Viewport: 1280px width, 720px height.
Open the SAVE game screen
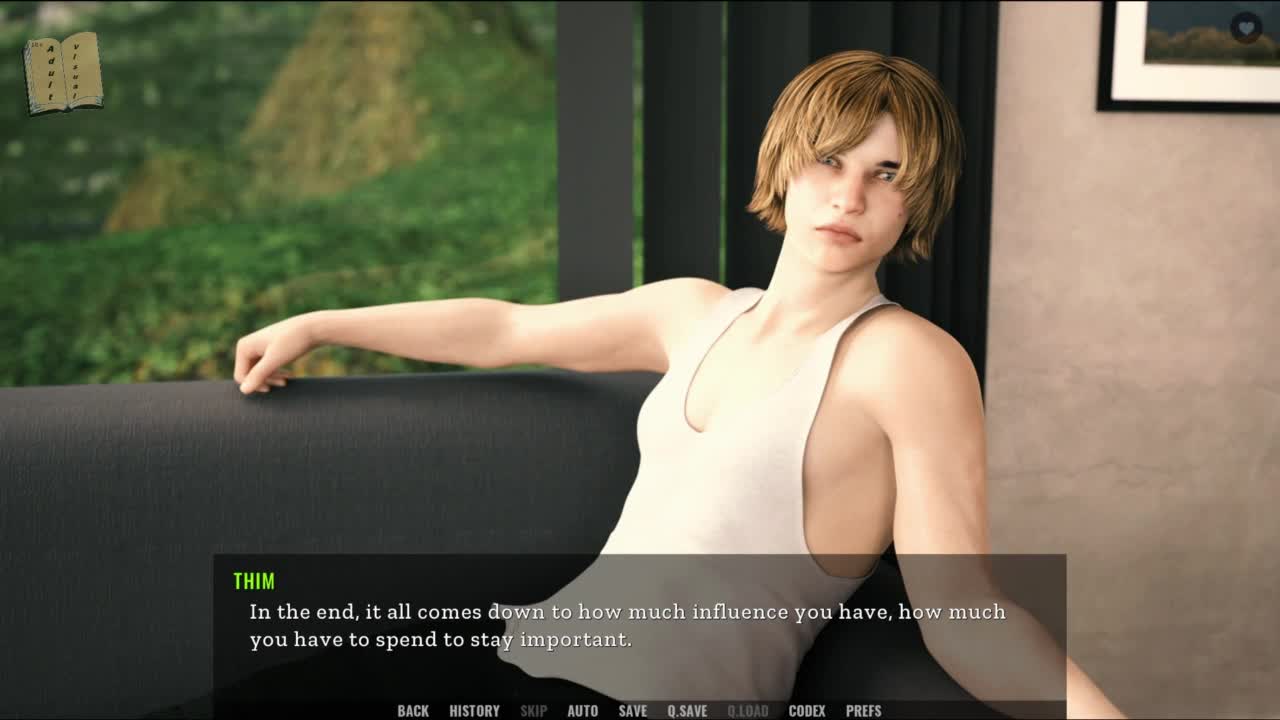pyautogui.click(x=632, y=711)
